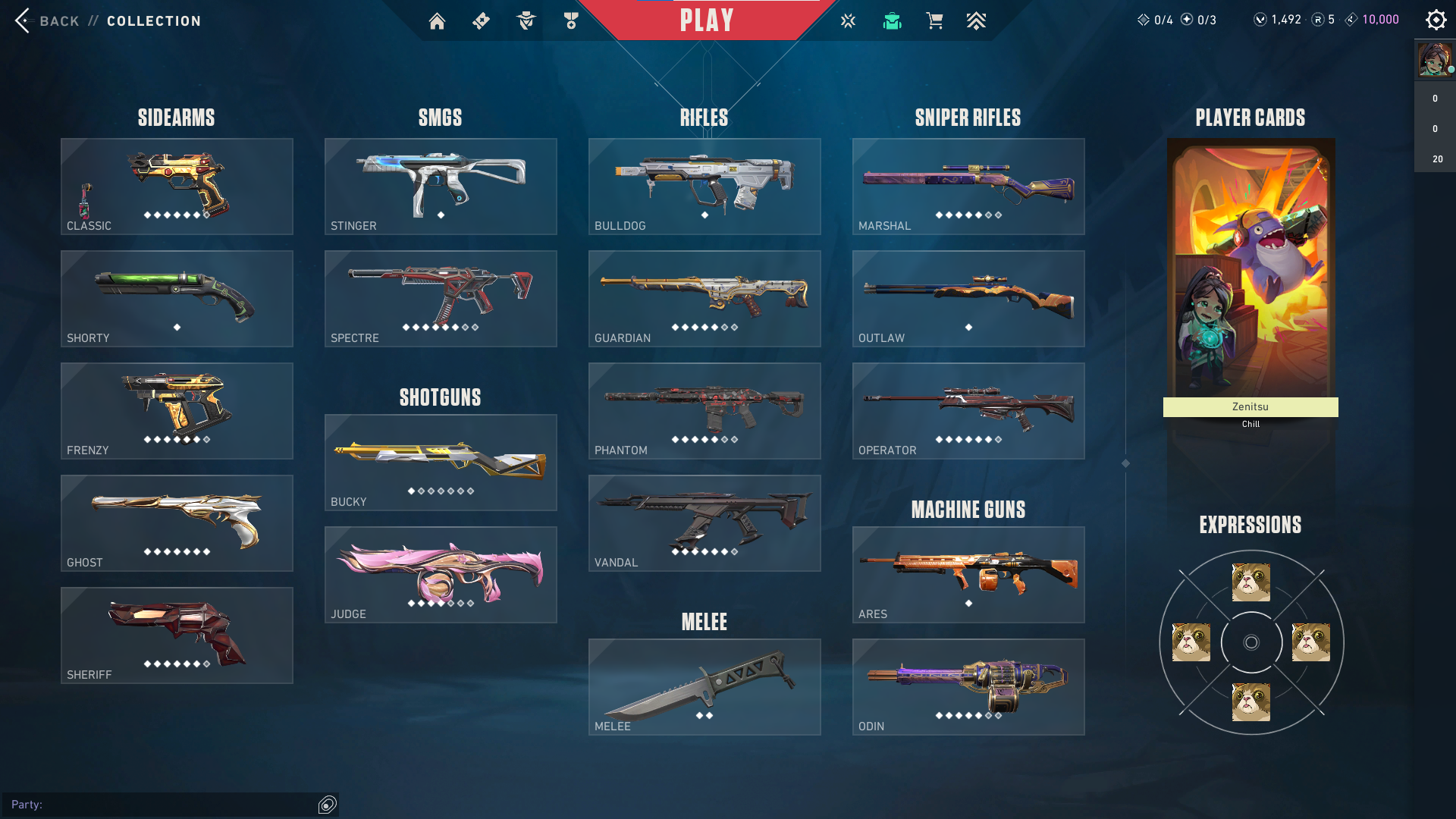1456x819 pixels.
Task: Select the Spectre weapon tile
Action: click(x=441, y=299)
